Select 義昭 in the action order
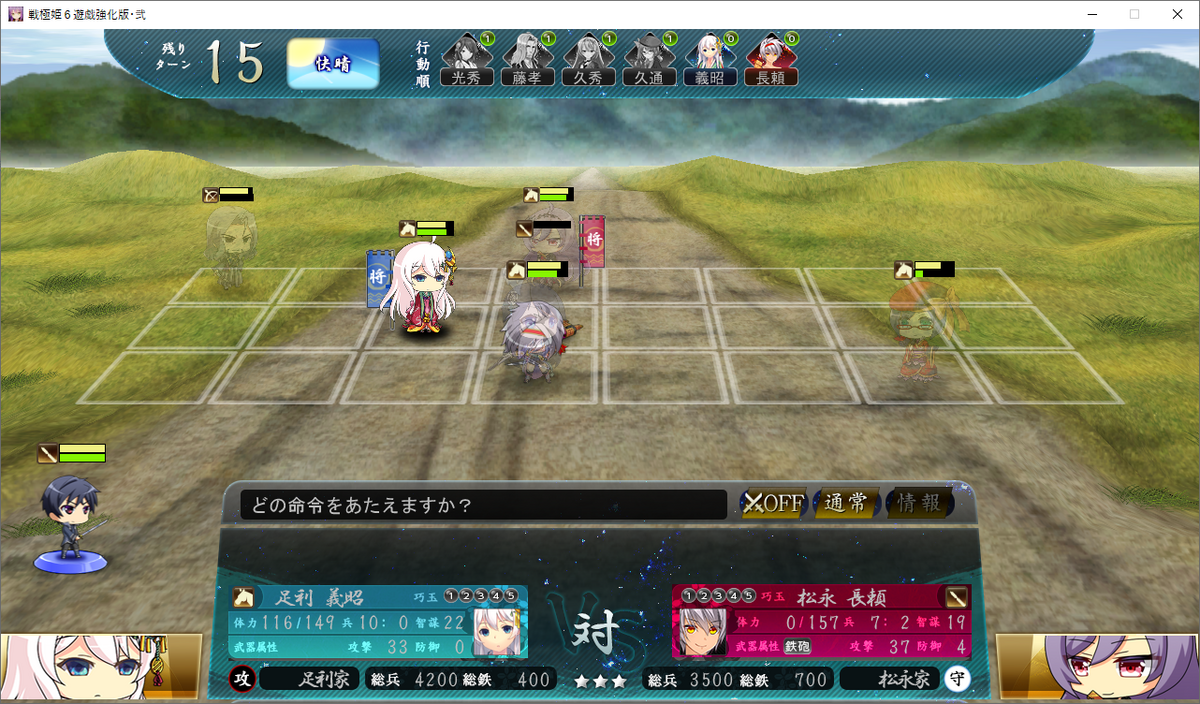 click(x=710, y=59)
